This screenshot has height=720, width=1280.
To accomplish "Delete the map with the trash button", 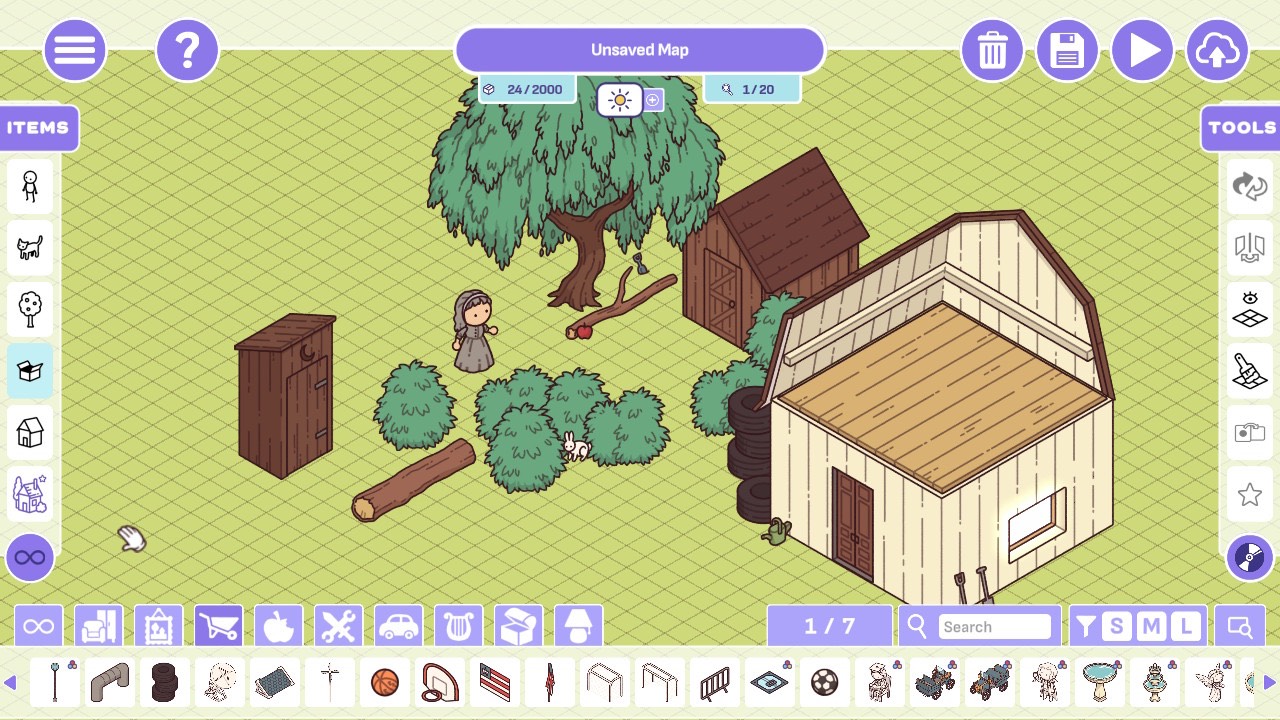I will point(992,50).
